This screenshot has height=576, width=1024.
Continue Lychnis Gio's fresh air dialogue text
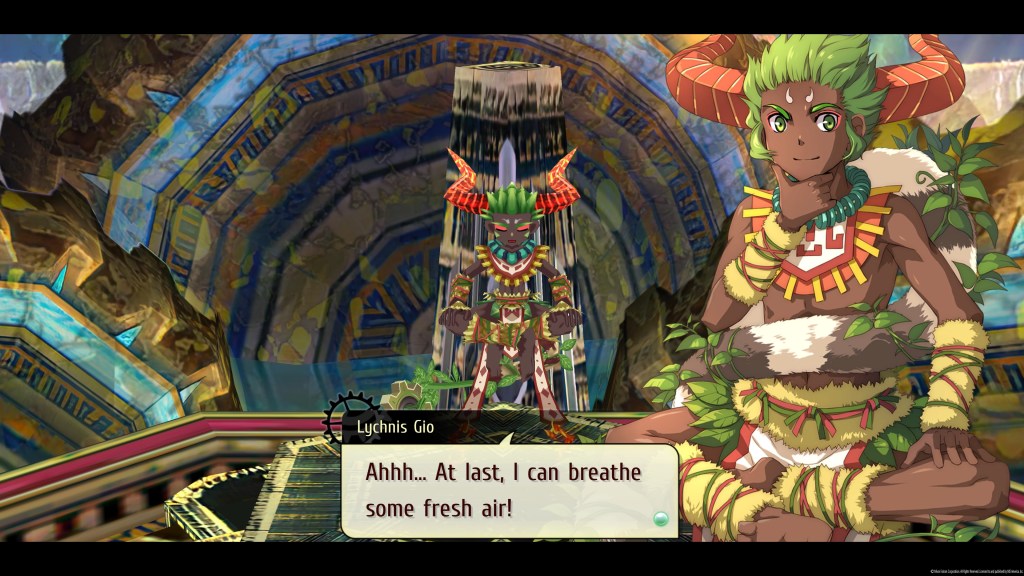click(503, 490)
